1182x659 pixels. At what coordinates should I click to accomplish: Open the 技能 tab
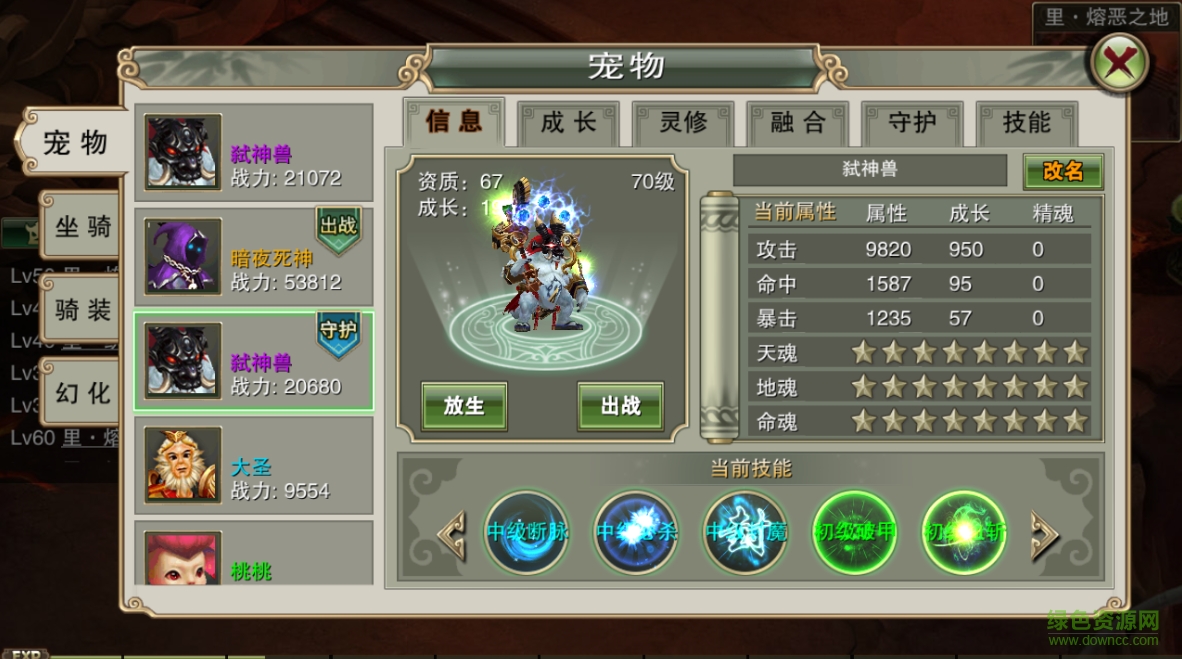tap(1027, 123)
